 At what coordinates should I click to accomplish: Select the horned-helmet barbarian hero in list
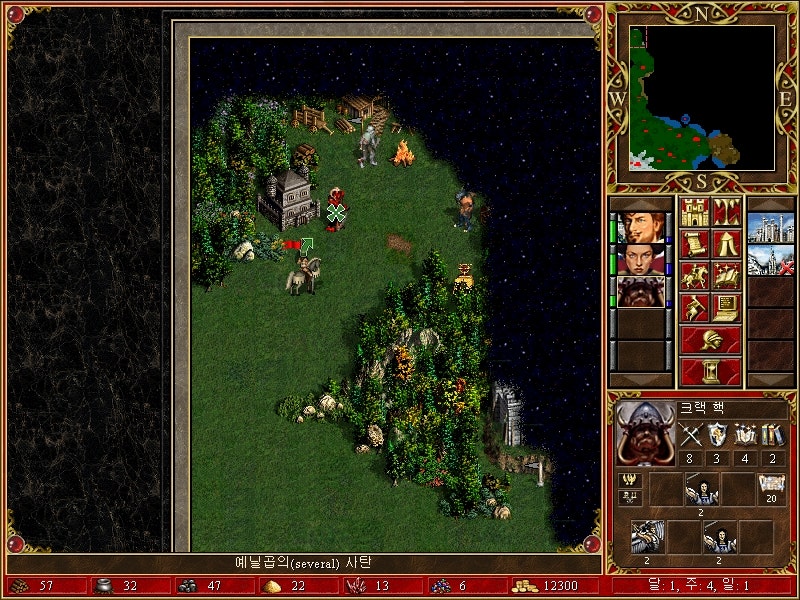[640, 291]
